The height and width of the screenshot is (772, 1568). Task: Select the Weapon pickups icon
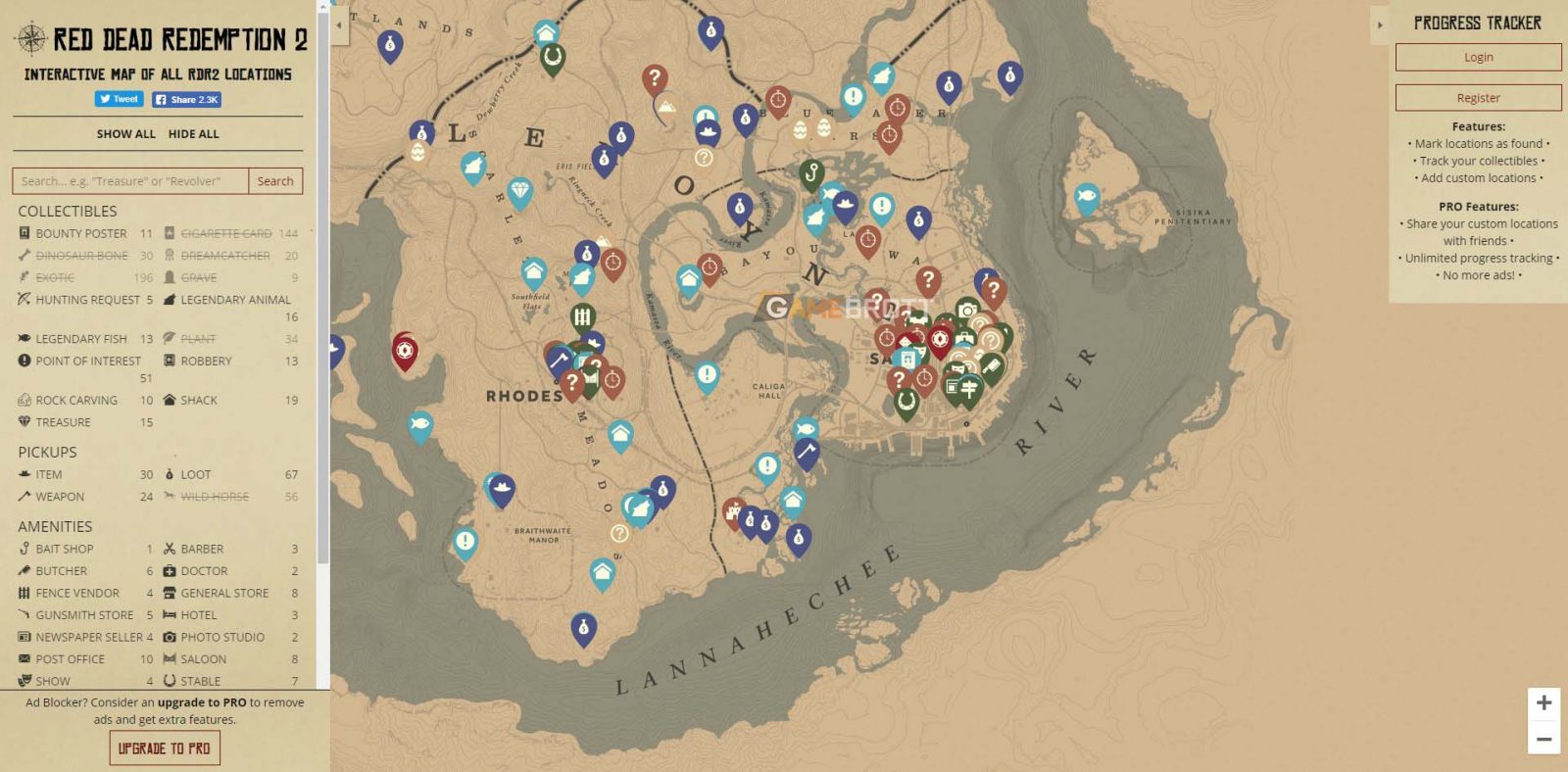click(x=24, y=496)
